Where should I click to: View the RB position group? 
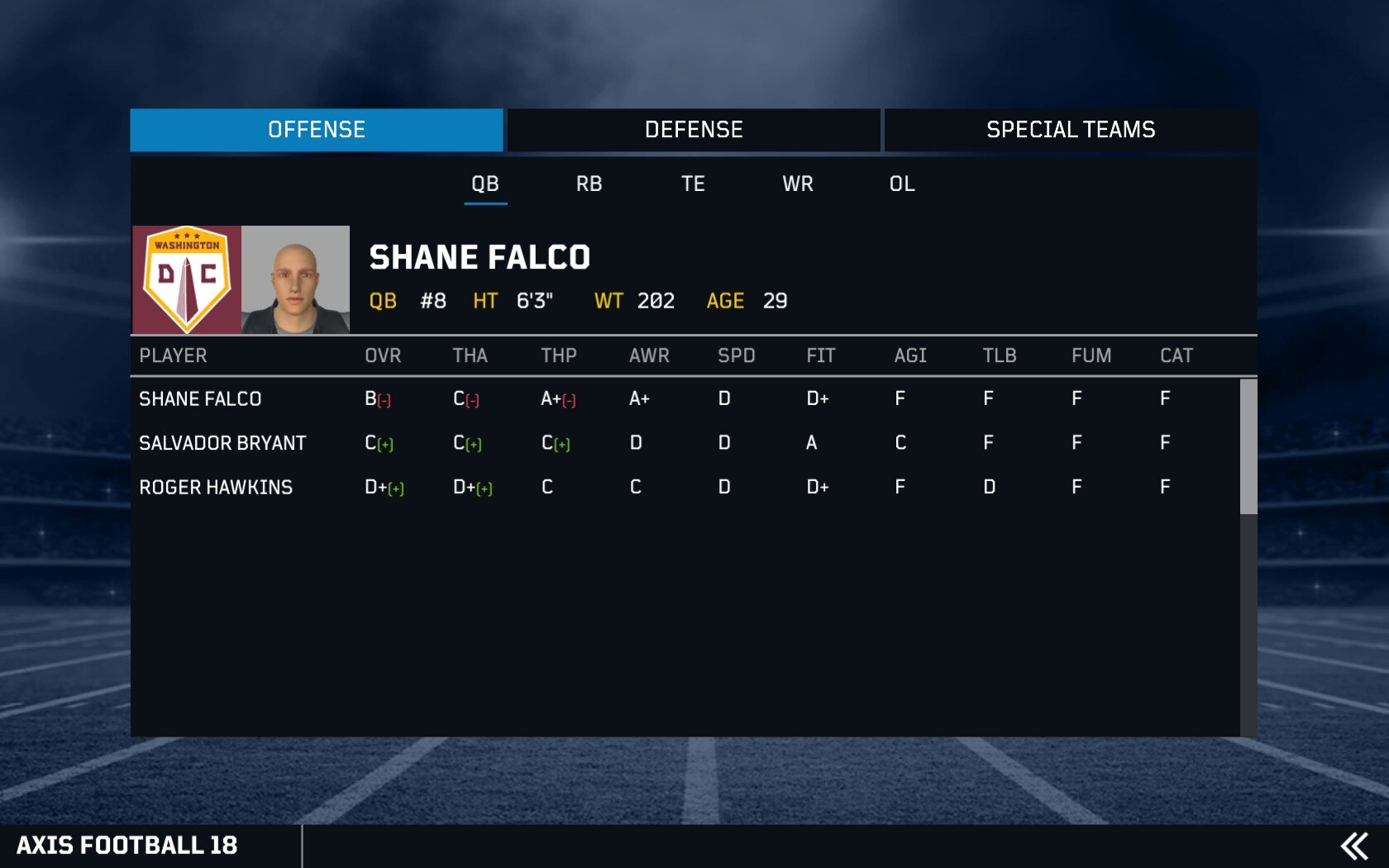click(589, 184)
